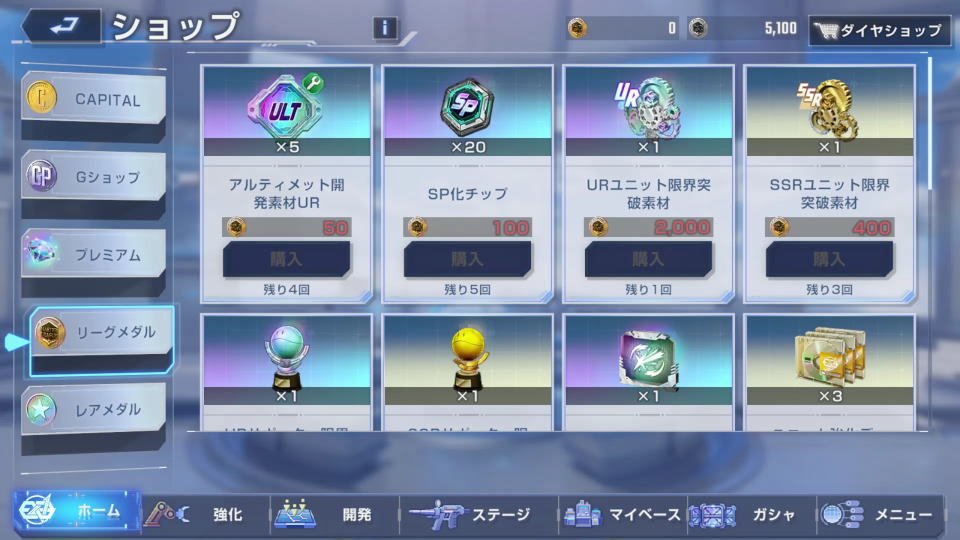This screenshot has height=540, width=960.
Task: Purchase the SSRユニット限界突破素材 item
Action: [x=829, y=259]
